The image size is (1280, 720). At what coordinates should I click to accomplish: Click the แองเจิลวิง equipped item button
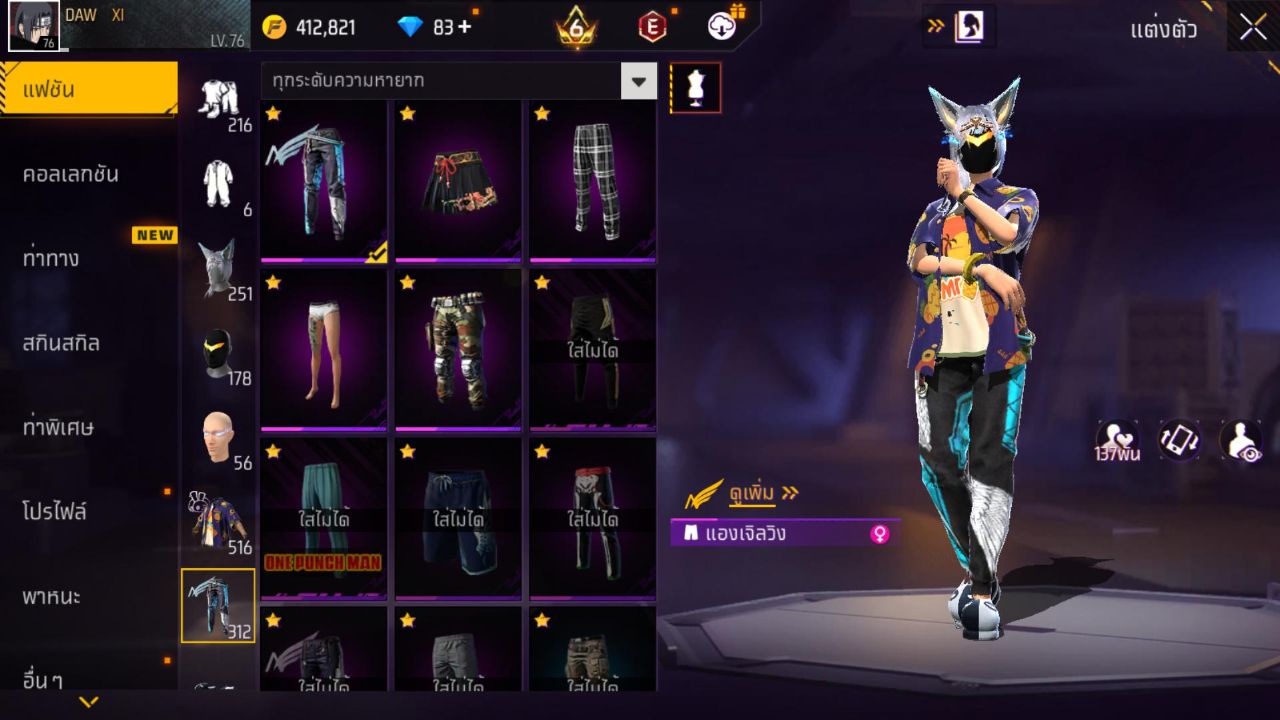(760, 533)
